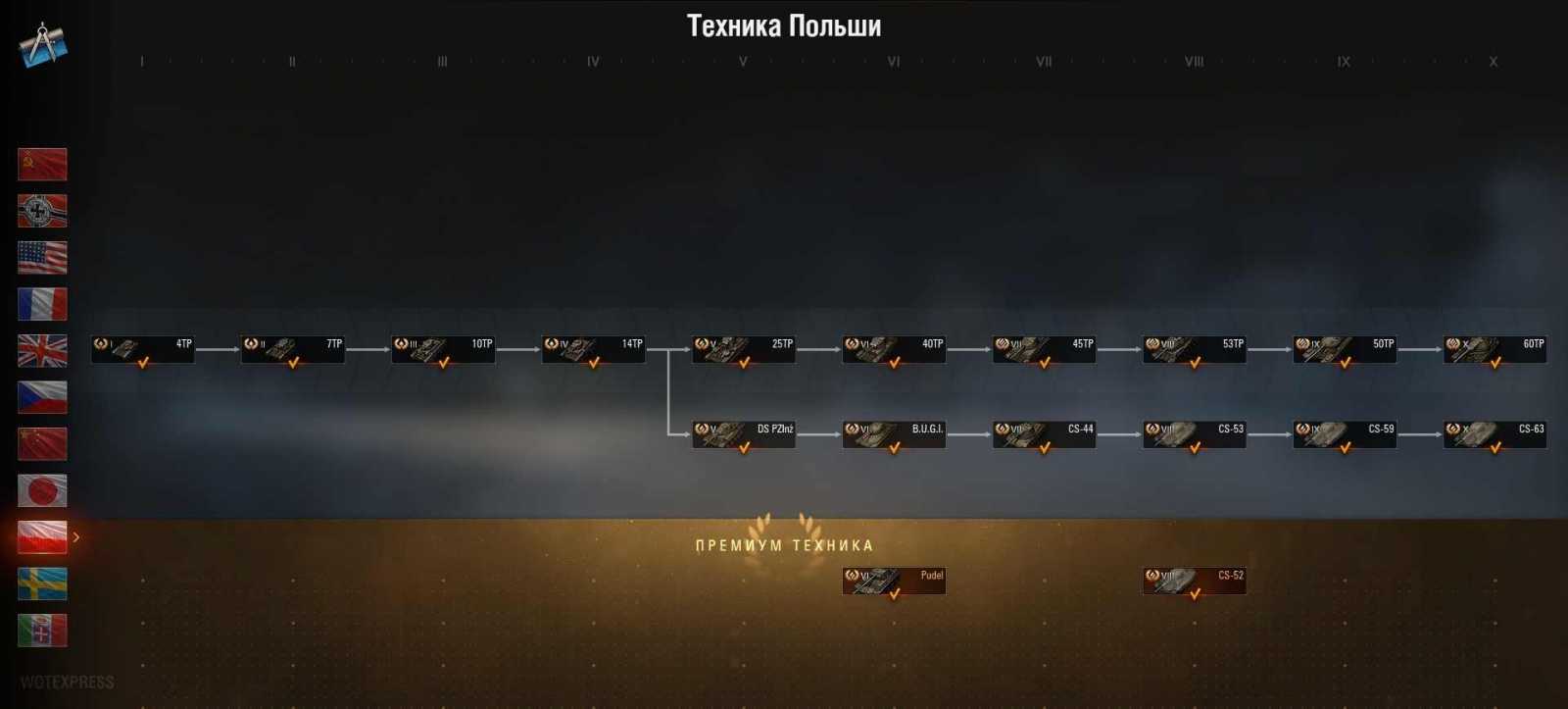Open the Japan tech tree flag
Screen dimensions: 1568x709
tap(41, 490)
